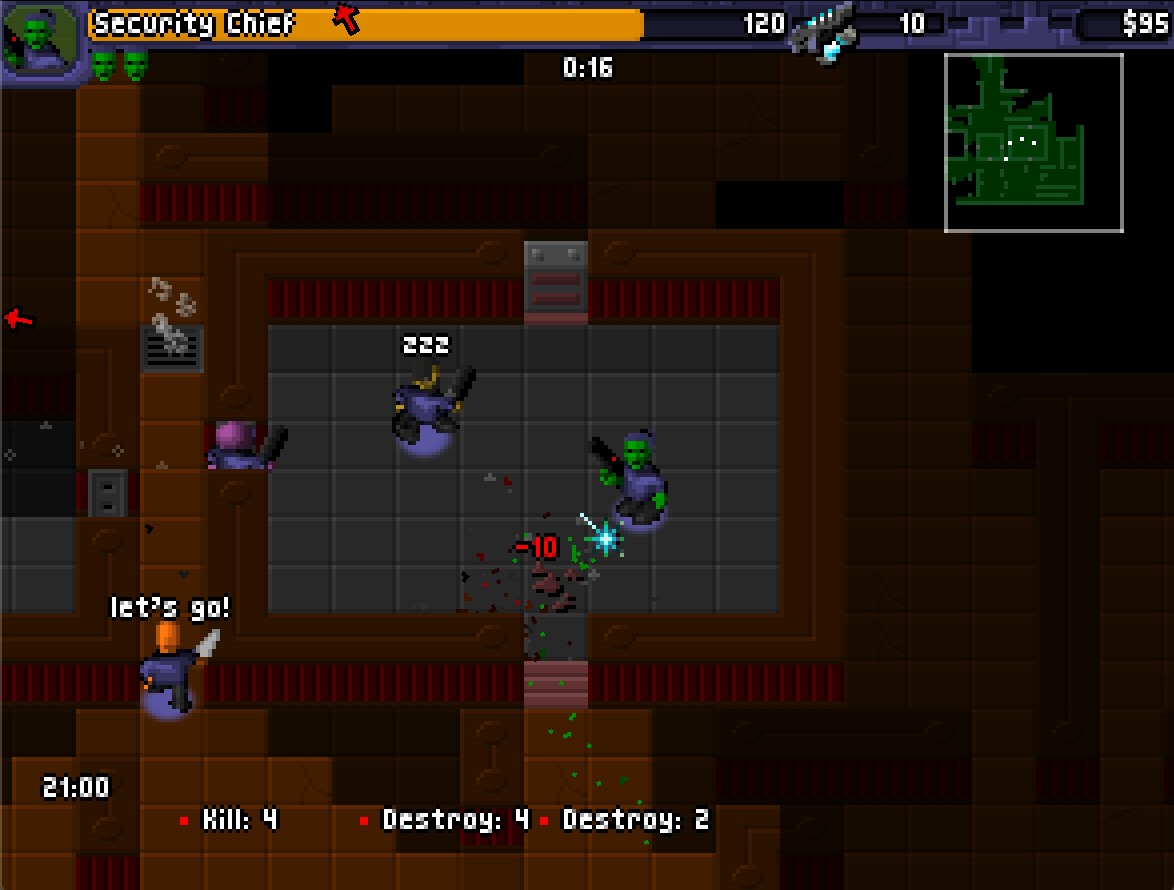Image resolution: width=1174 pixels, height=890 pixels.
Task: Select the equipped plasma gun icon
Action: click(822, 32)
